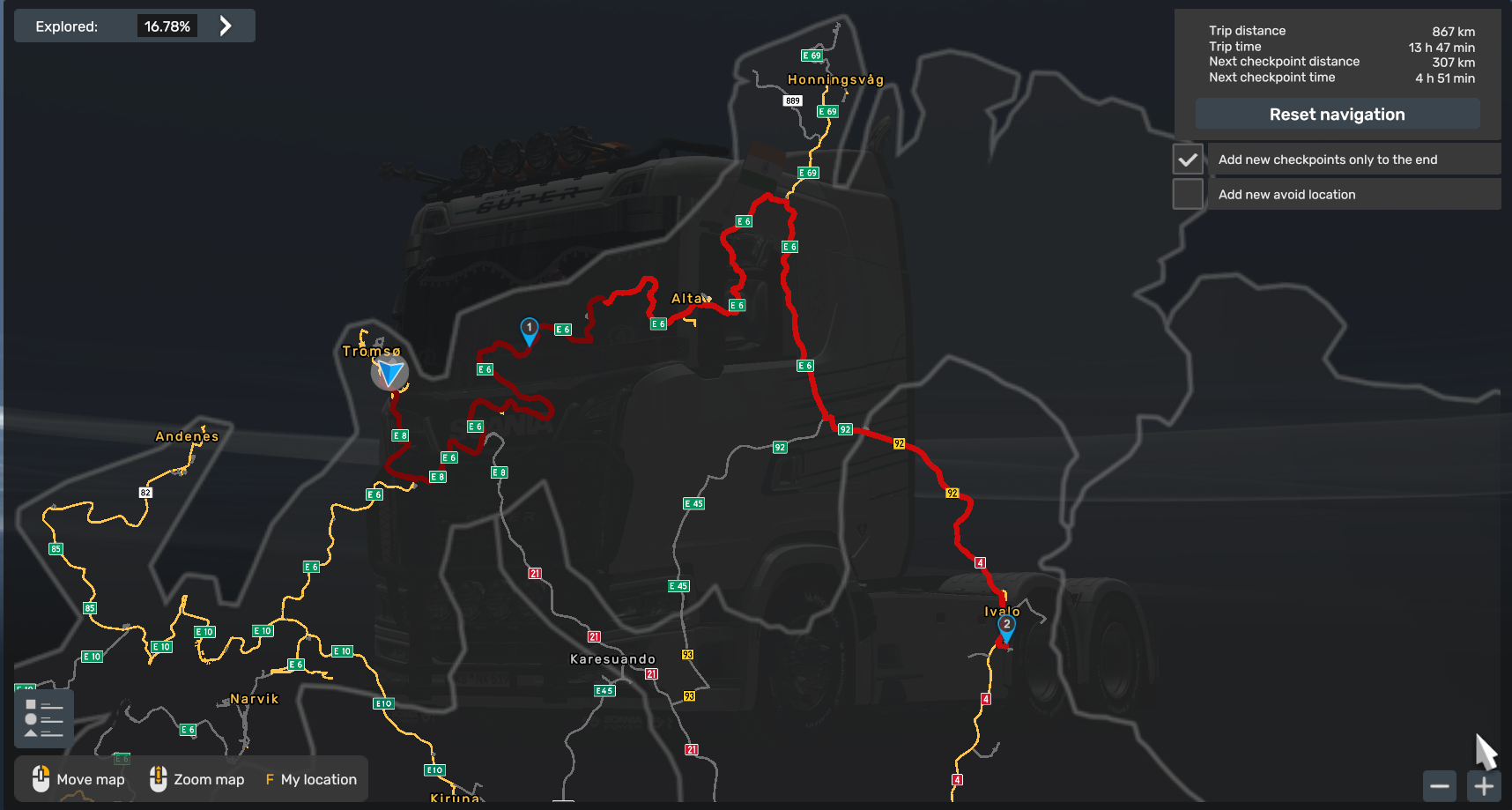Click the Move map mouse icon
The height and width of the screenshot is (810, 1512).
(41, 779)
